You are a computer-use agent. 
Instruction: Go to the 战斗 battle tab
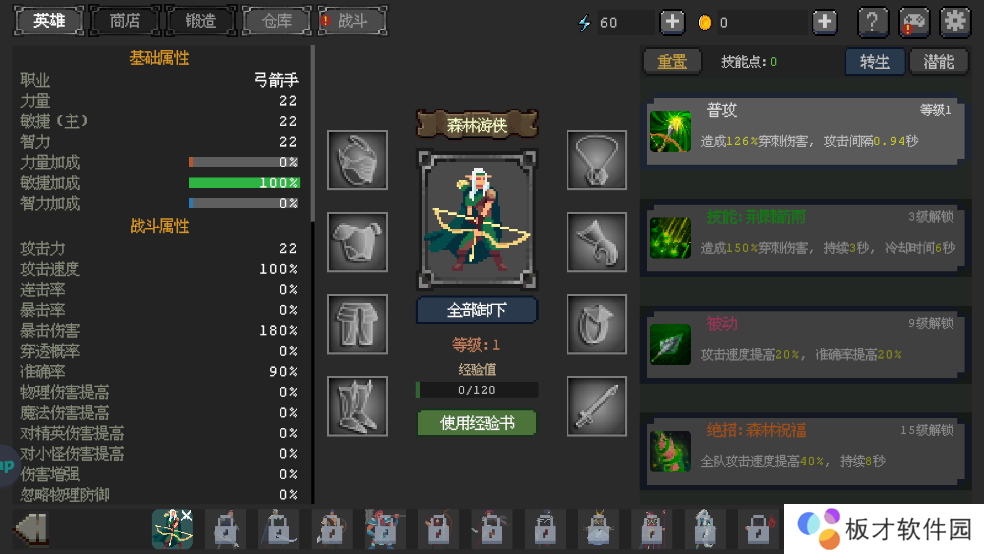click(x=352, y=21)
